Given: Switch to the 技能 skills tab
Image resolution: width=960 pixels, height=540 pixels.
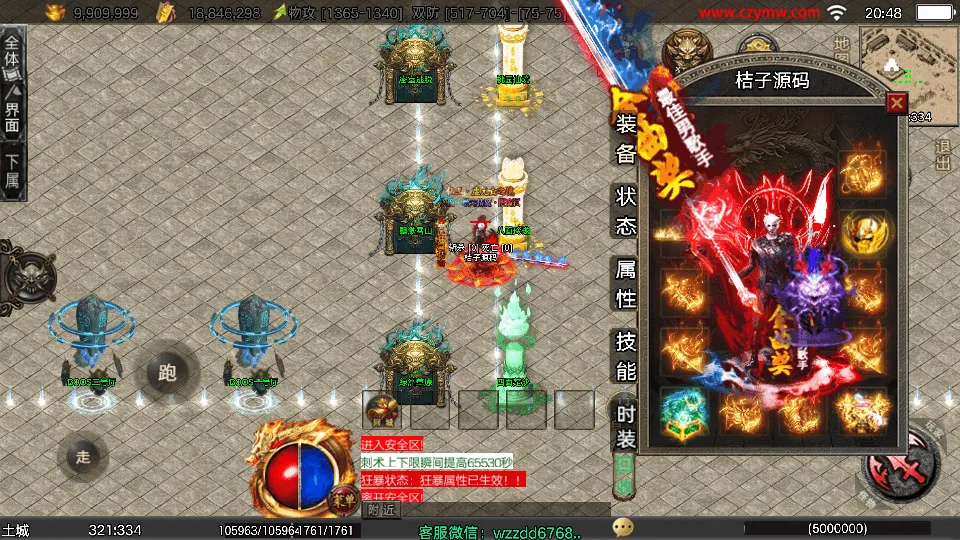Looking at the screenshot, I should [625, 356].
